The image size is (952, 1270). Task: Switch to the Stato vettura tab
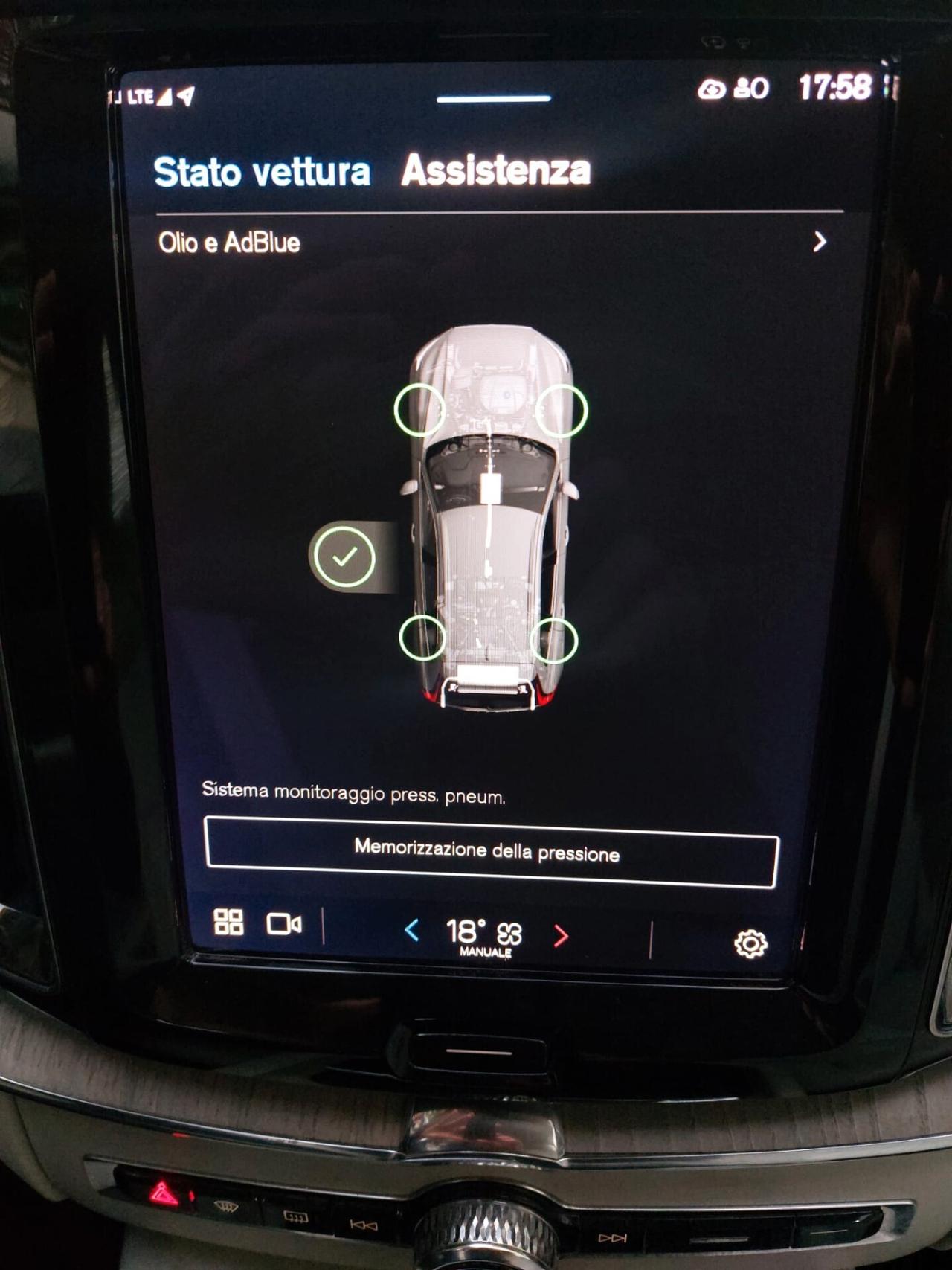[x=261, y=172]
